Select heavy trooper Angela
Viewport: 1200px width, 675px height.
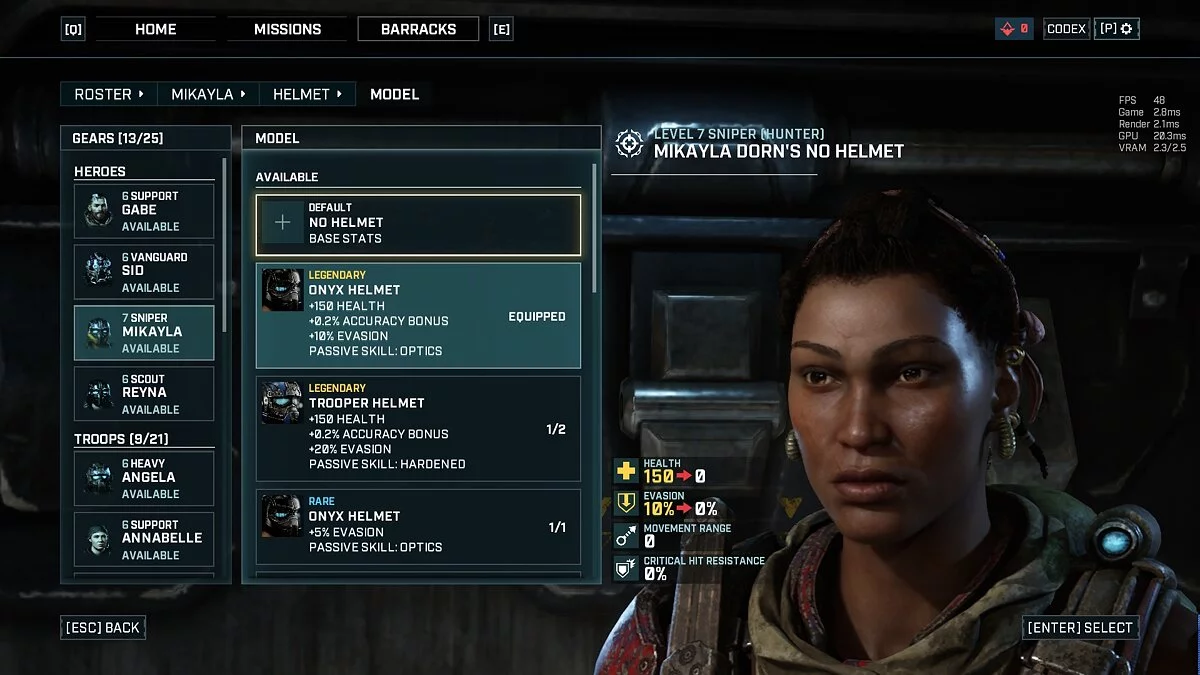click(x=144, y=478)
